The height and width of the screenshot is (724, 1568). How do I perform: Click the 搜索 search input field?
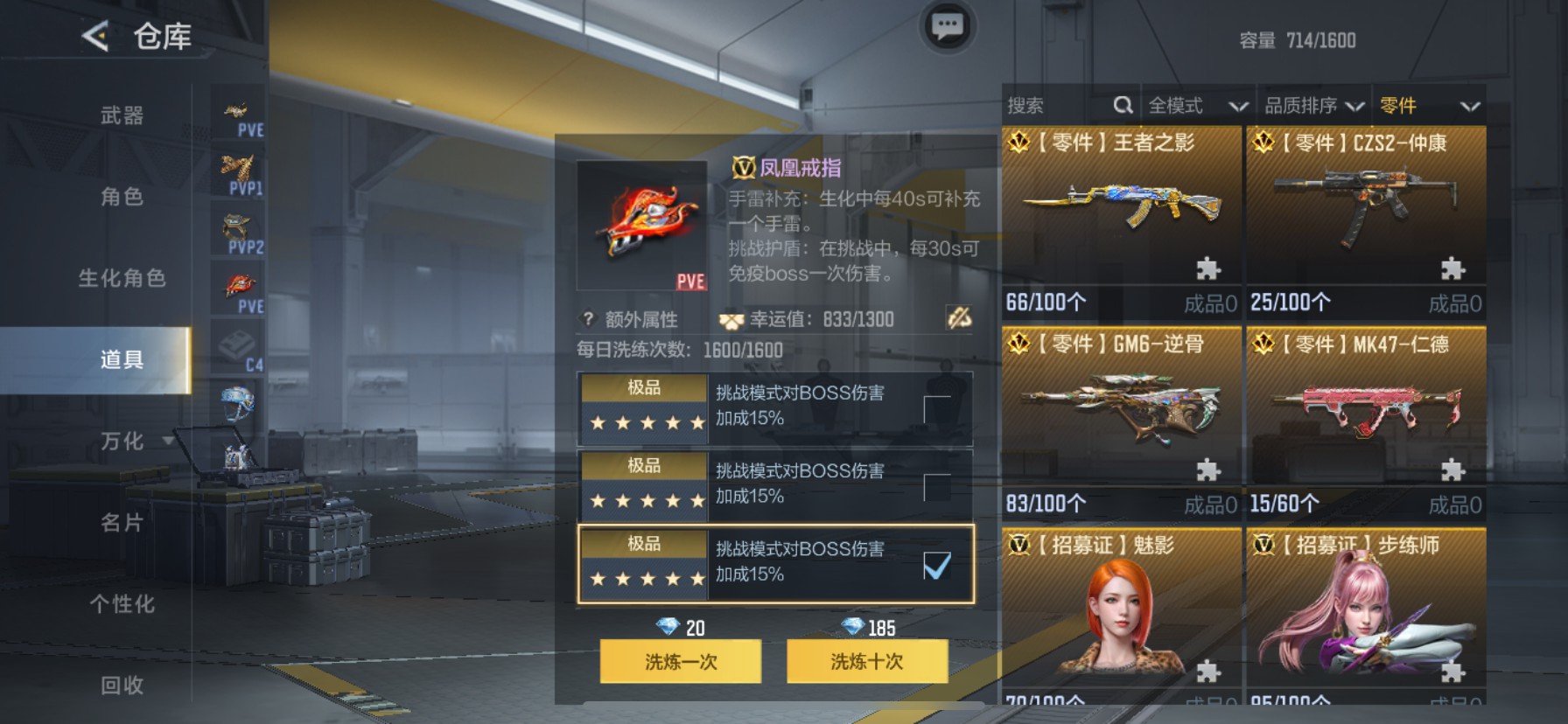point(1050,105)
